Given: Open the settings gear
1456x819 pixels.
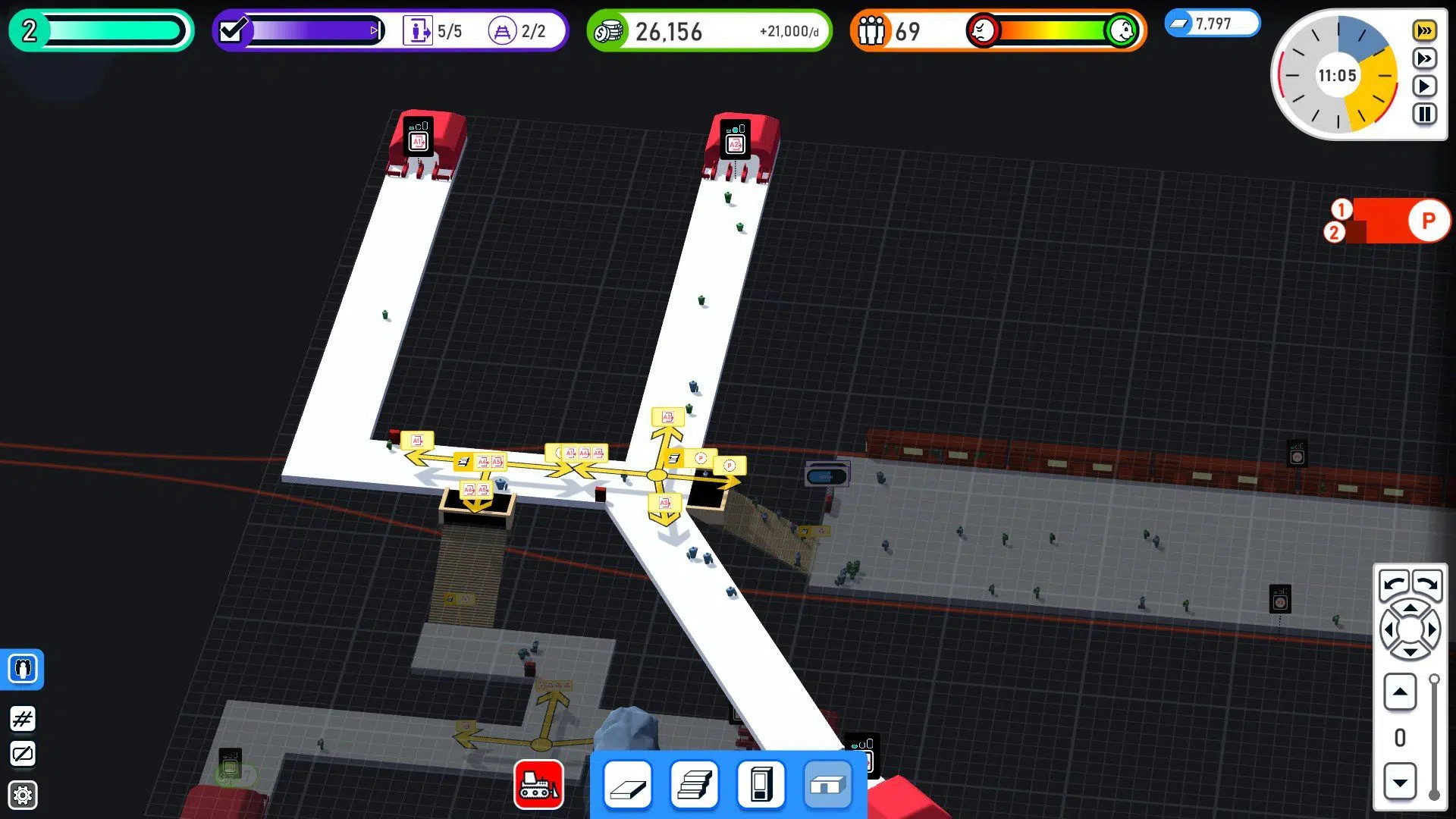Looking at the screenshot, I should 22,794.
